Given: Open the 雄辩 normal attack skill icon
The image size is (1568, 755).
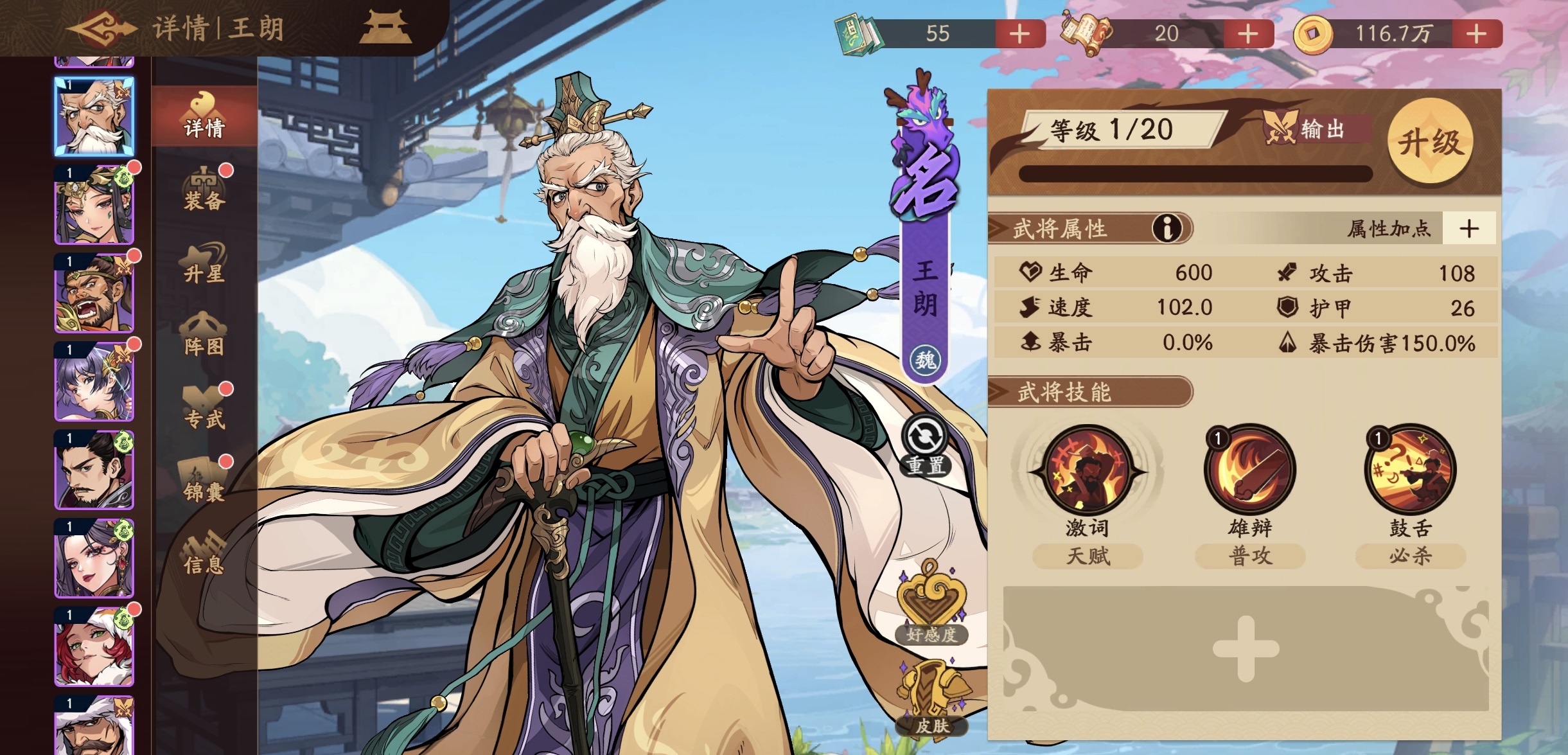Looking at the screenshot, I should click(x=1249, y=472).
